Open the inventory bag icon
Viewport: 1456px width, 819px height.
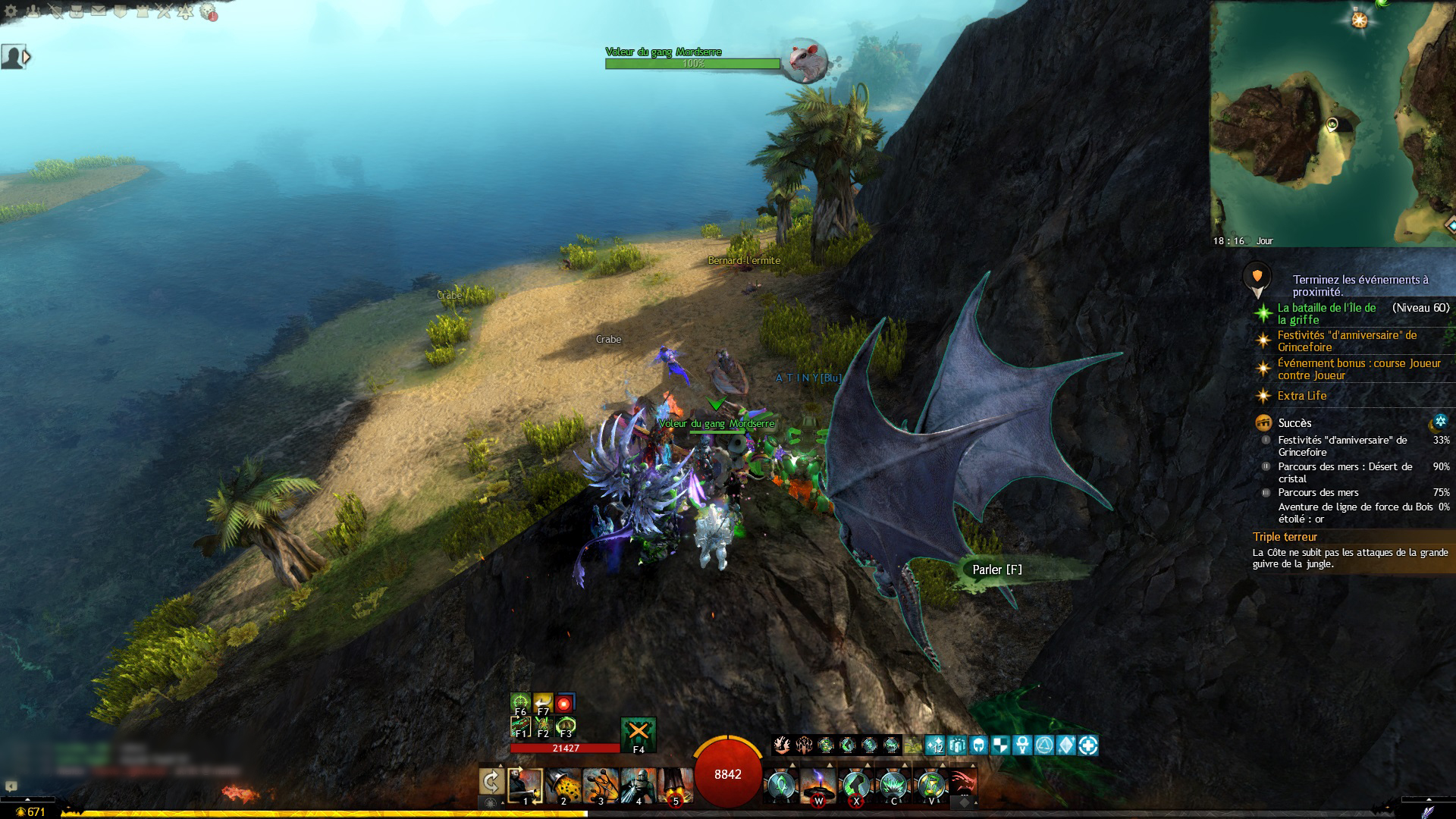pyautogui.click(x=77, y=11)
